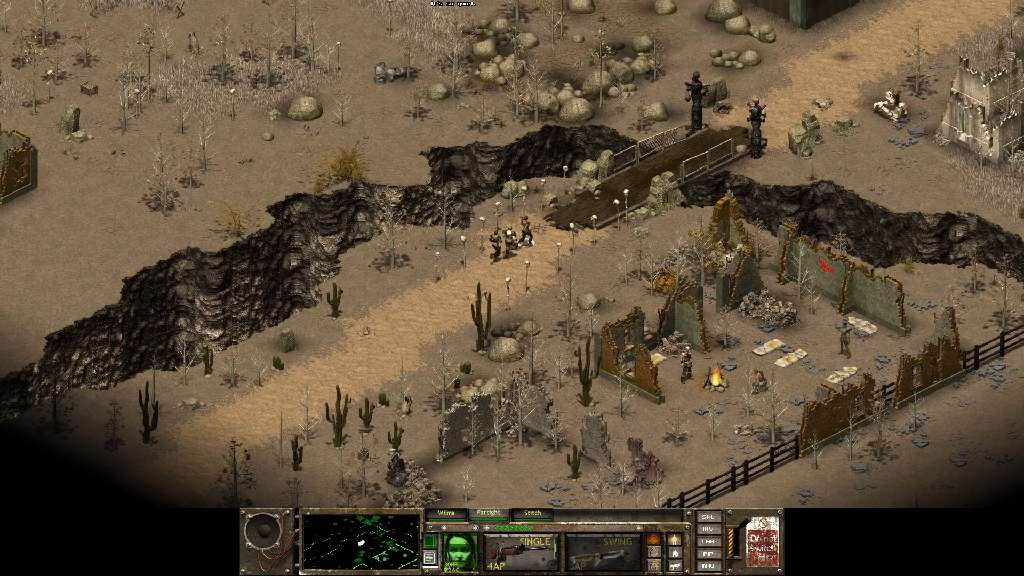This screenshot has width=1024, height=576.
Task: Open the CHR character screen
Action: tap(709, 541)
